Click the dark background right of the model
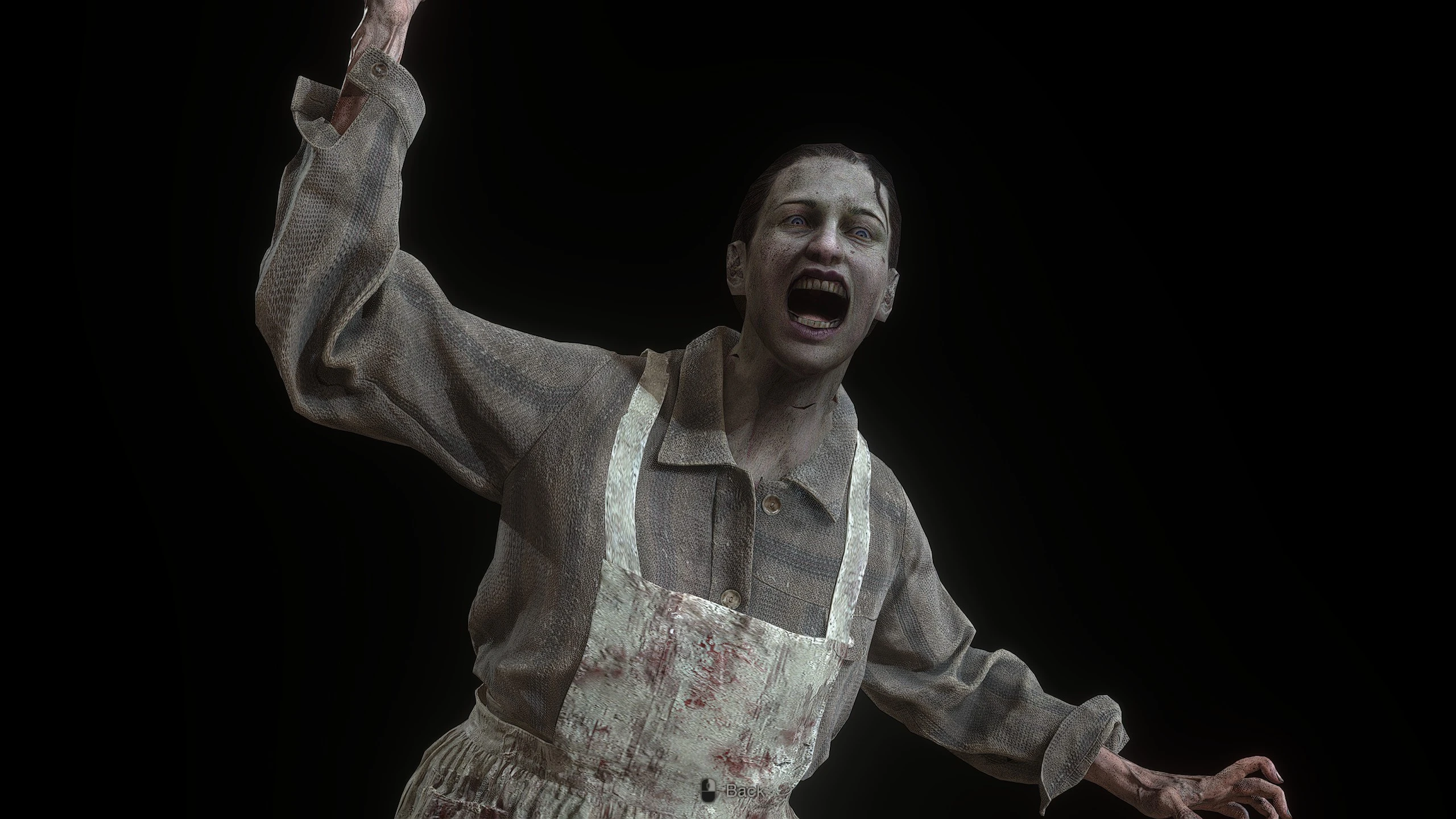The width and height of the screenshot is (1456, 819). tap(1251, 284)
